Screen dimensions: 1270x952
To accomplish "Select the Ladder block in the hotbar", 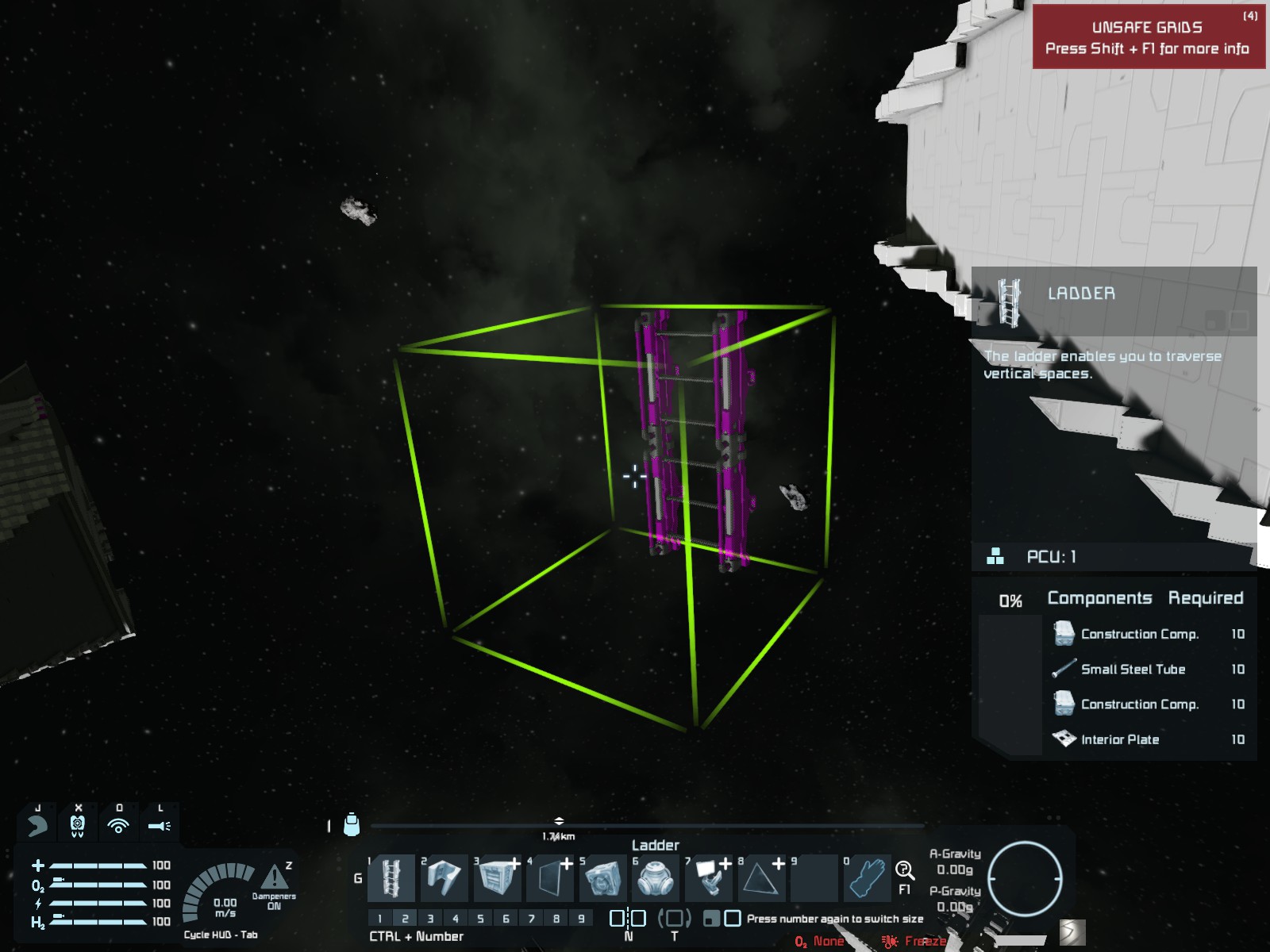I will tap(391, 878).
